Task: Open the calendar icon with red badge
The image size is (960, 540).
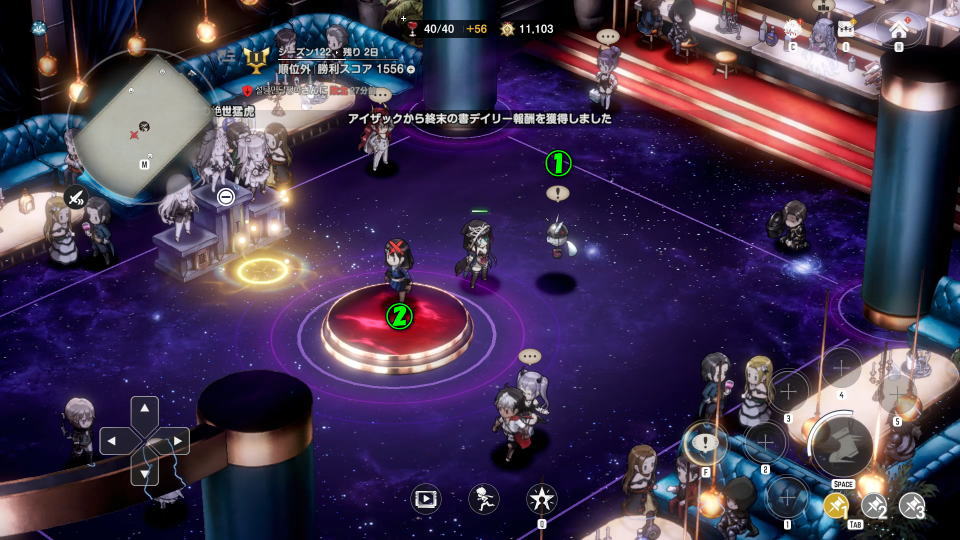Action: (x=793, y=29)
